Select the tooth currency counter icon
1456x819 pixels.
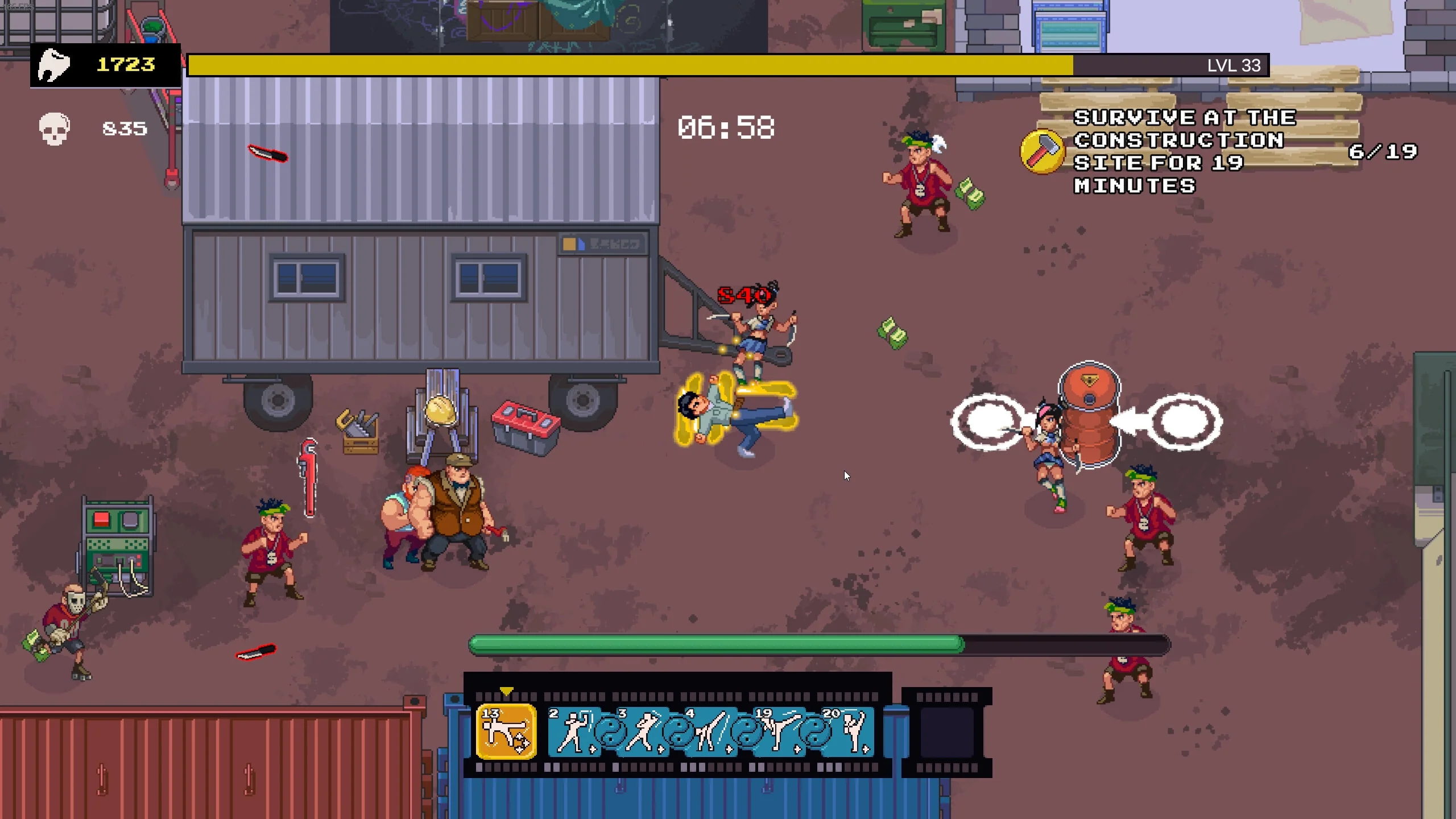[54, 65]
